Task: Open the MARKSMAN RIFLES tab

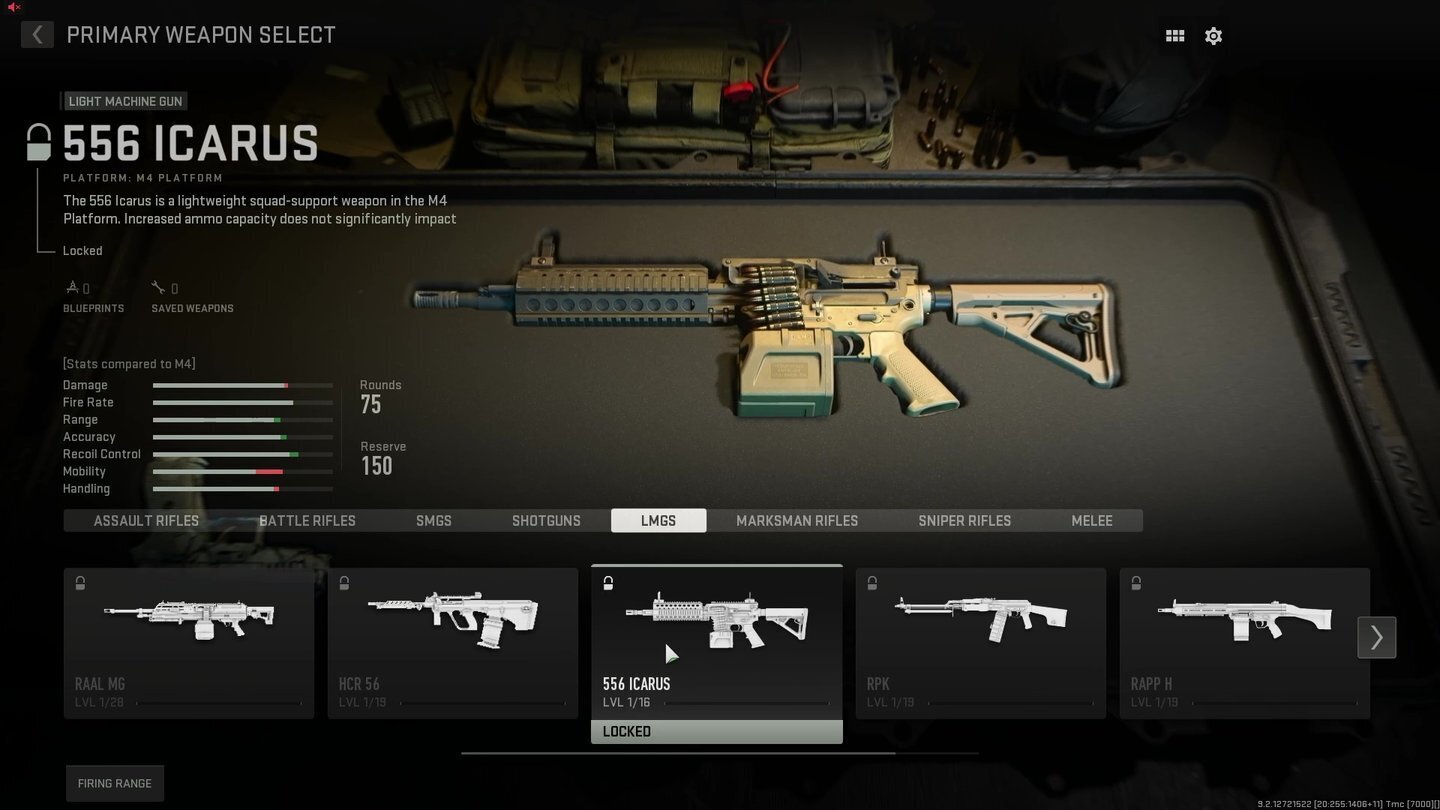Action: (796, 520)
